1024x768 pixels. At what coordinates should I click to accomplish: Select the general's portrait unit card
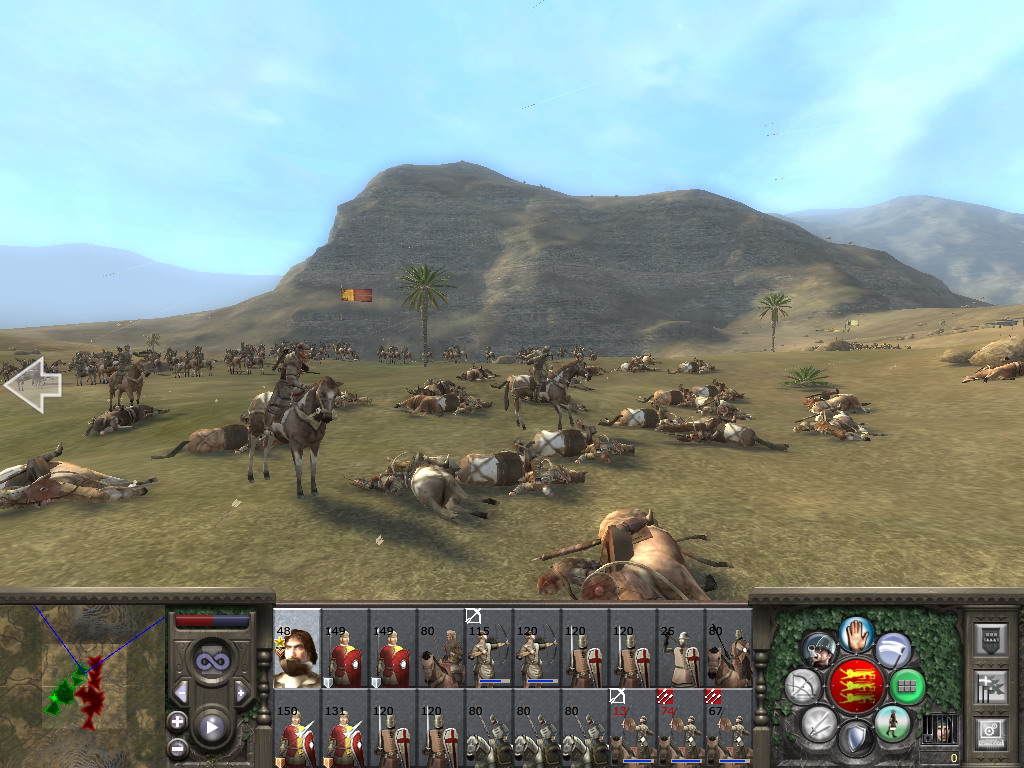pos(297,649)
